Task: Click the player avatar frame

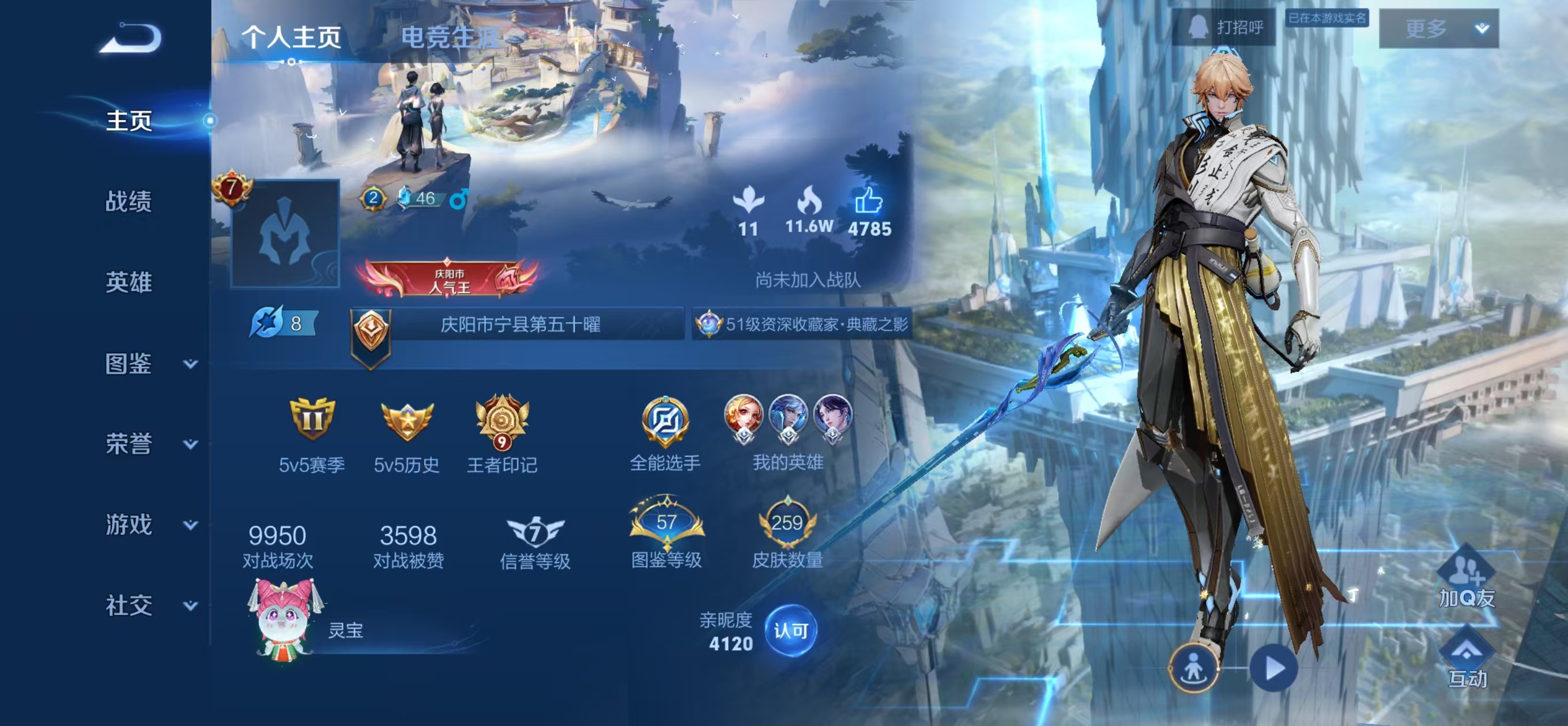Action: coord(285,234)
